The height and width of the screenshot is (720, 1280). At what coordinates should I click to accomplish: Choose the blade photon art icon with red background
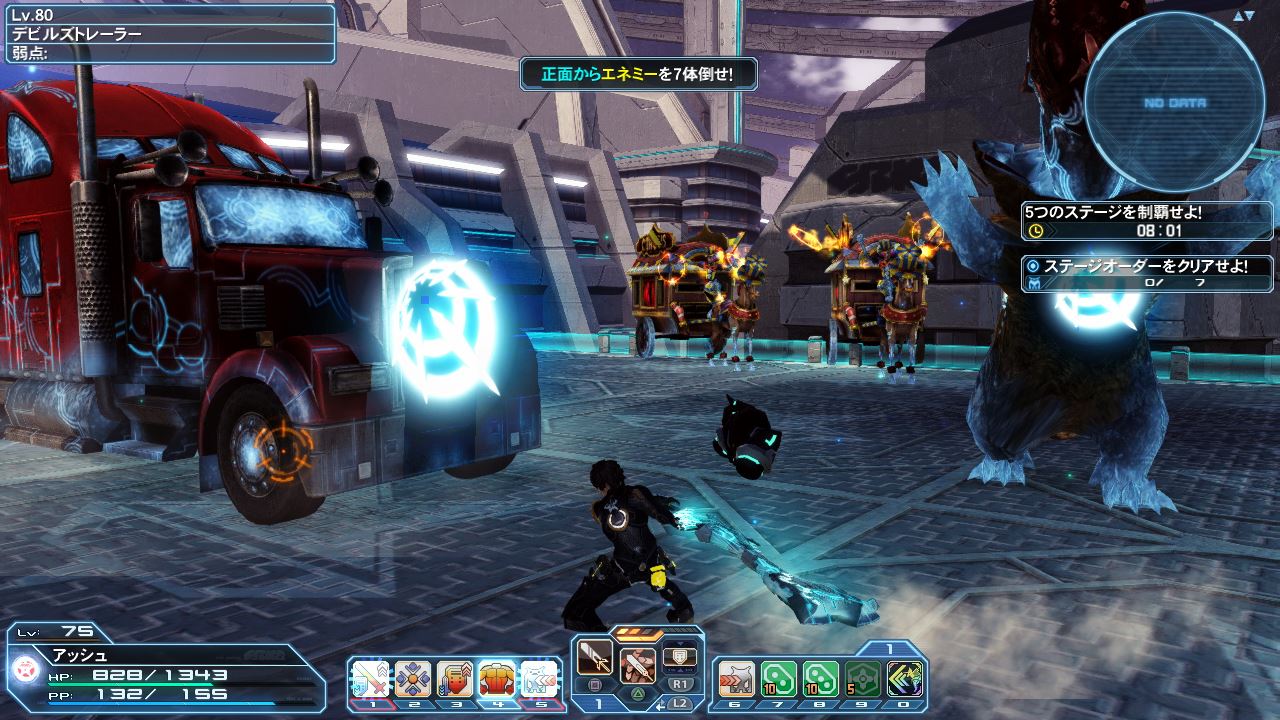(637, 664)
